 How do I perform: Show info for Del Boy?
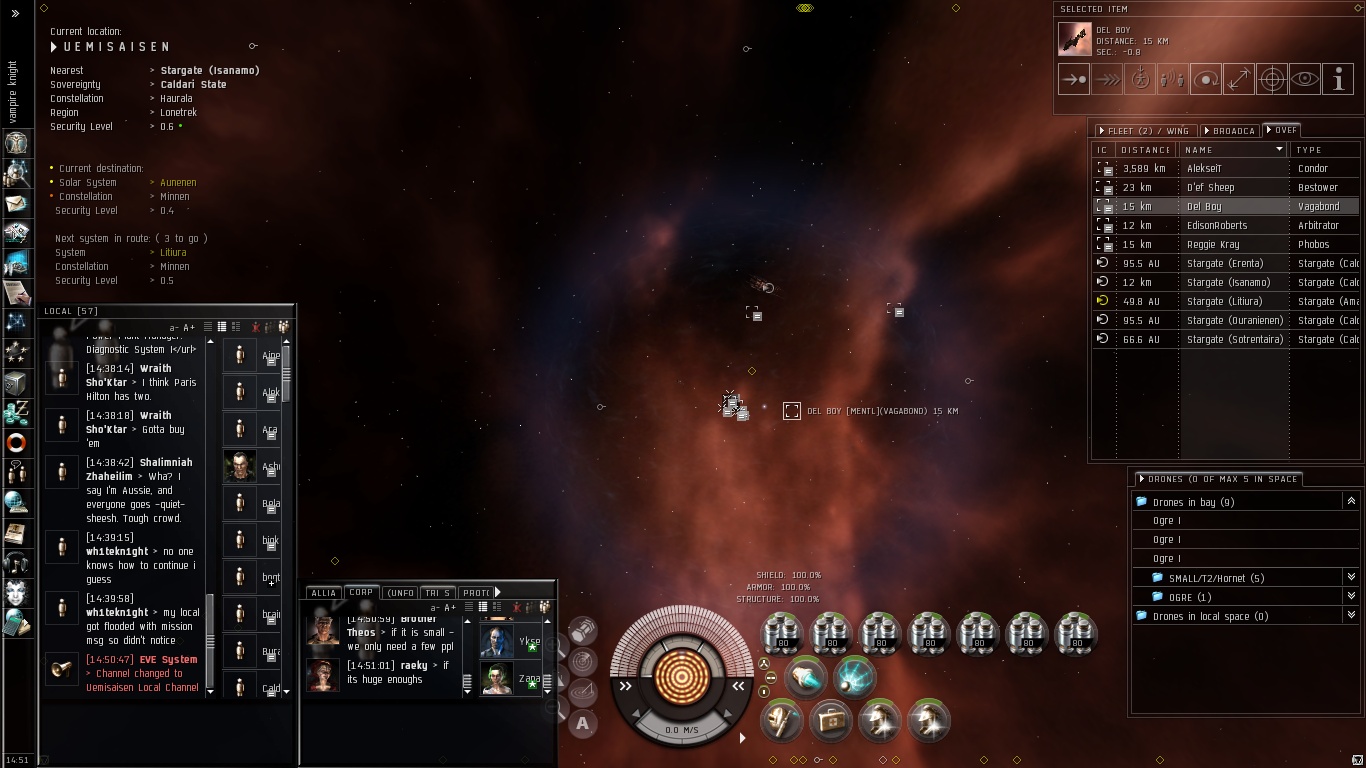pyautogui.click(x=1338, y=80)
